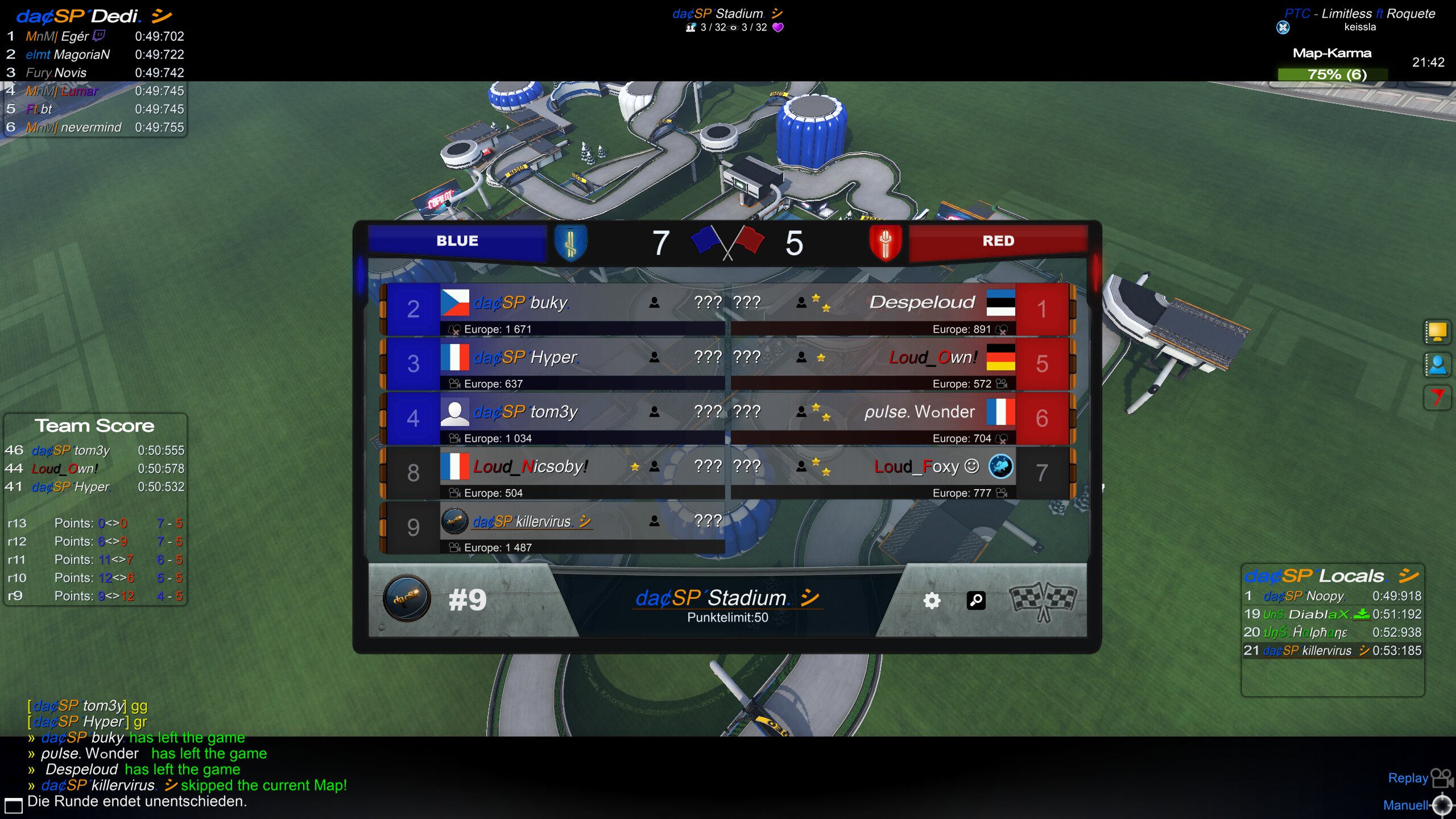This screenshot has height=819, width=1456.
Task: Click the magnifying glass icon on scoreboard
Action: pyautogui.click(x=976, y=600)
